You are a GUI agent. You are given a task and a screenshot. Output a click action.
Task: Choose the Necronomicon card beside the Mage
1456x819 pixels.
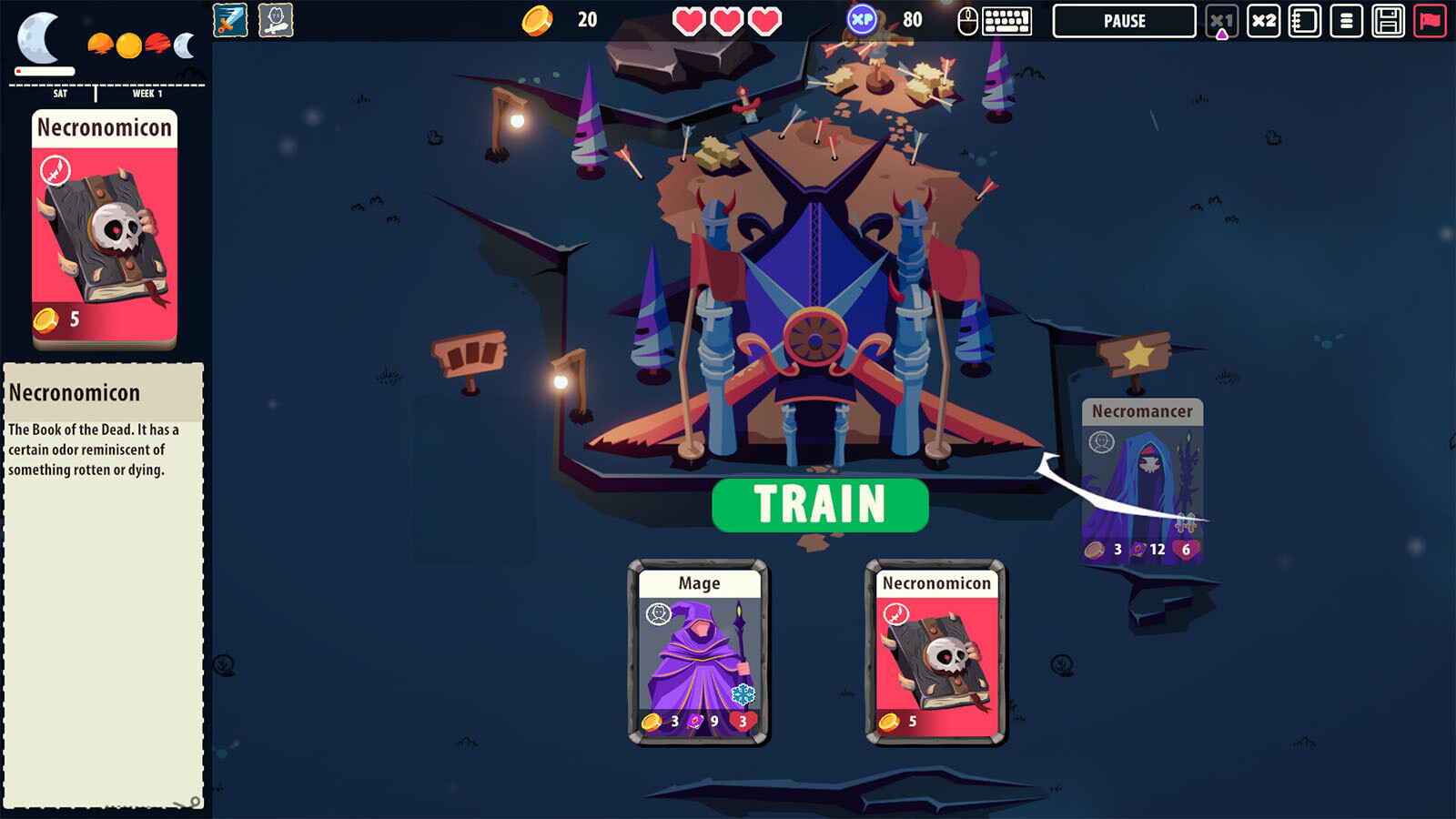coord(935,652)
